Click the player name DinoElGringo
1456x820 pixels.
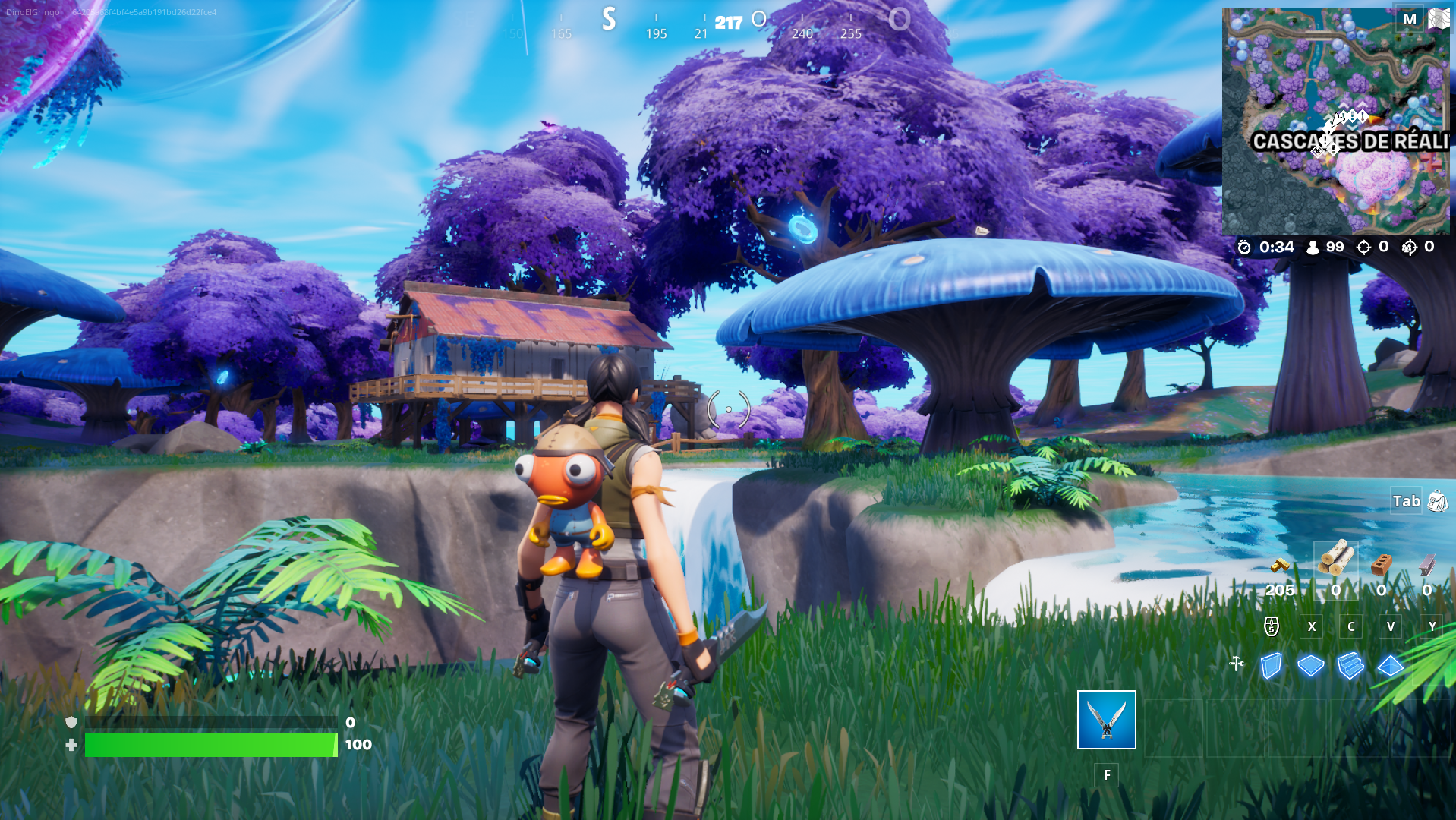tap(31, 11)
